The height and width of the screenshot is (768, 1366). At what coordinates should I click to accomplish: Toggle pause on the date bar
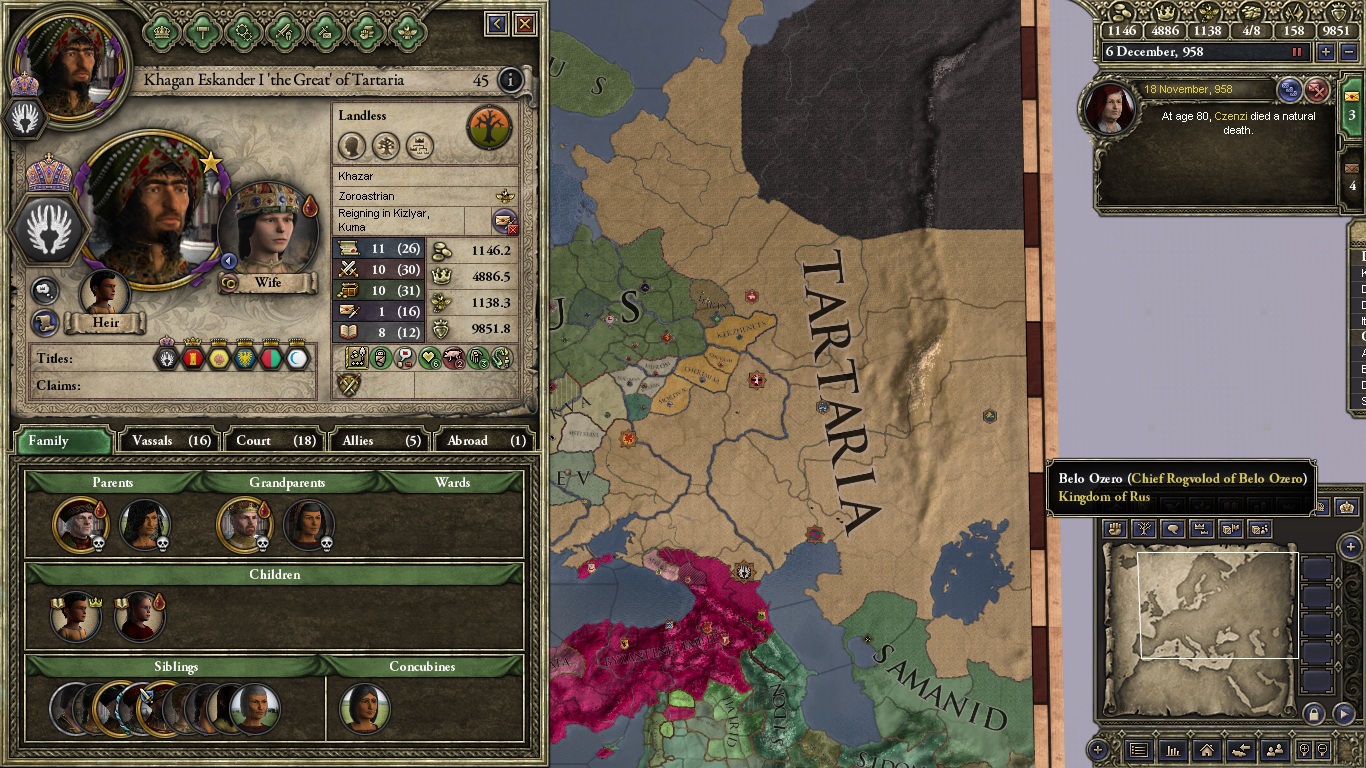(1298, 52)
